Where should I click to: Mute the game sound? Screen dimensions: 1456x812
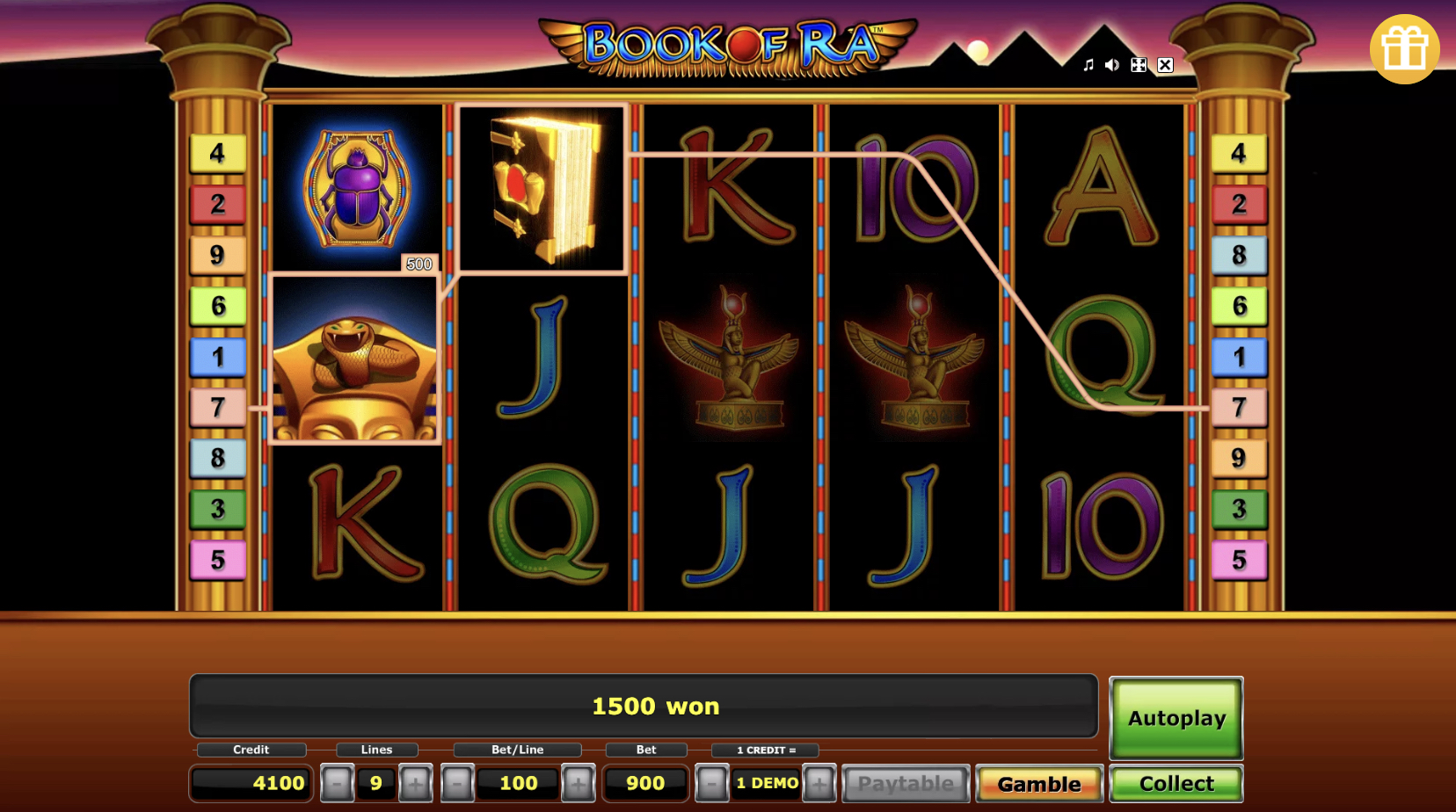click(x=1110, y=64)
